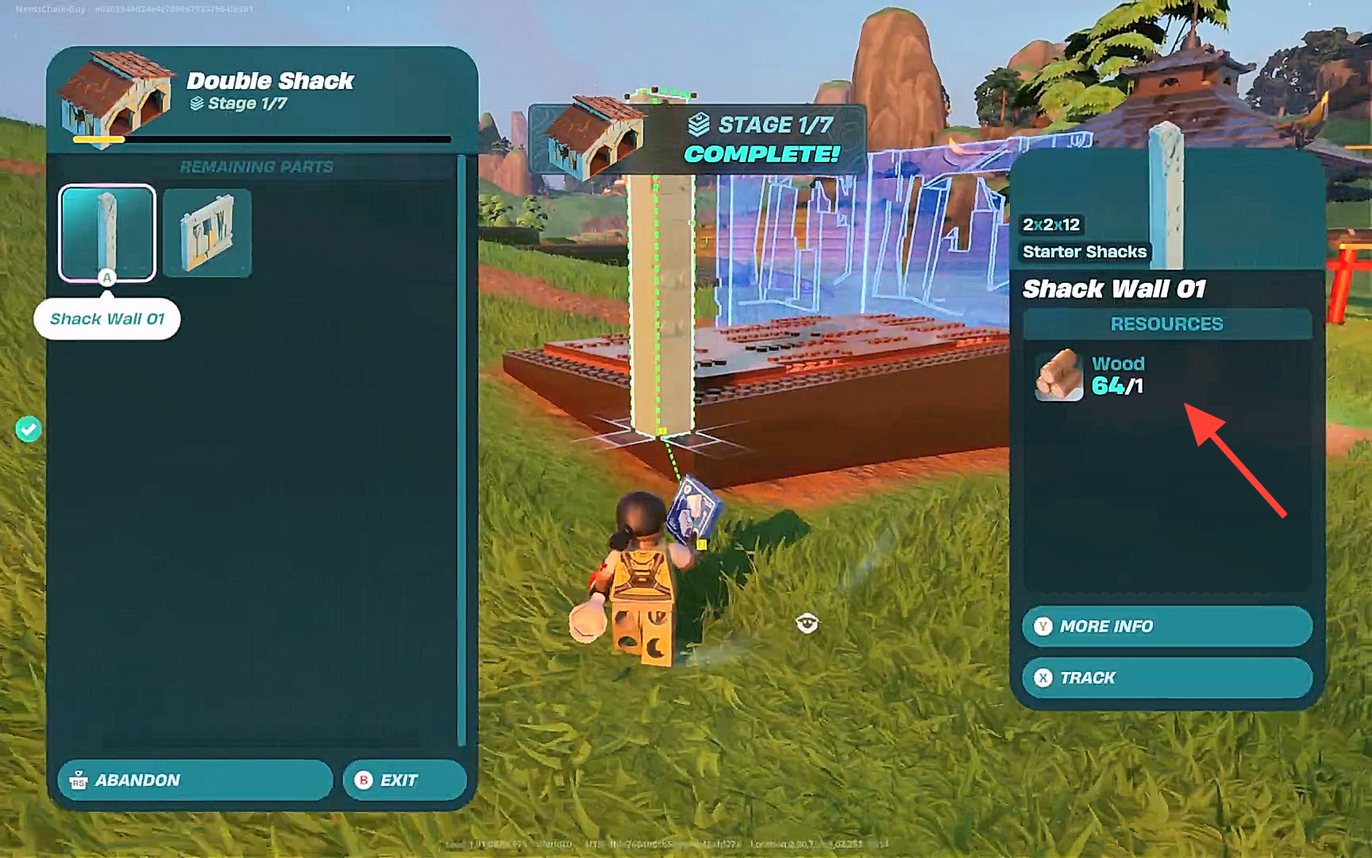Image resolution: width=1372 pixels, height=858 pixels.
Task: Select the Shack Wall 01 pillar part
Action: [x=107, y=232]
